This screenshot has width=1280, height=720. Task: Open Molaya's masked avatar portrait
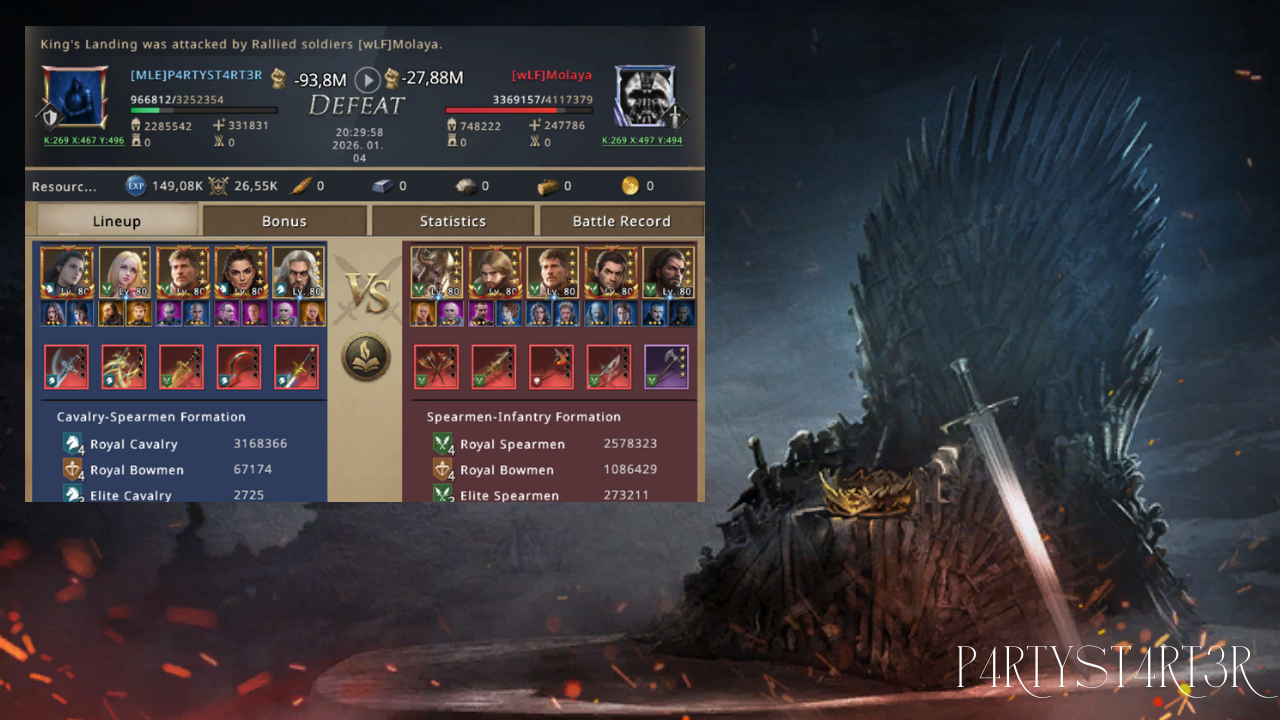pos(644,97)
